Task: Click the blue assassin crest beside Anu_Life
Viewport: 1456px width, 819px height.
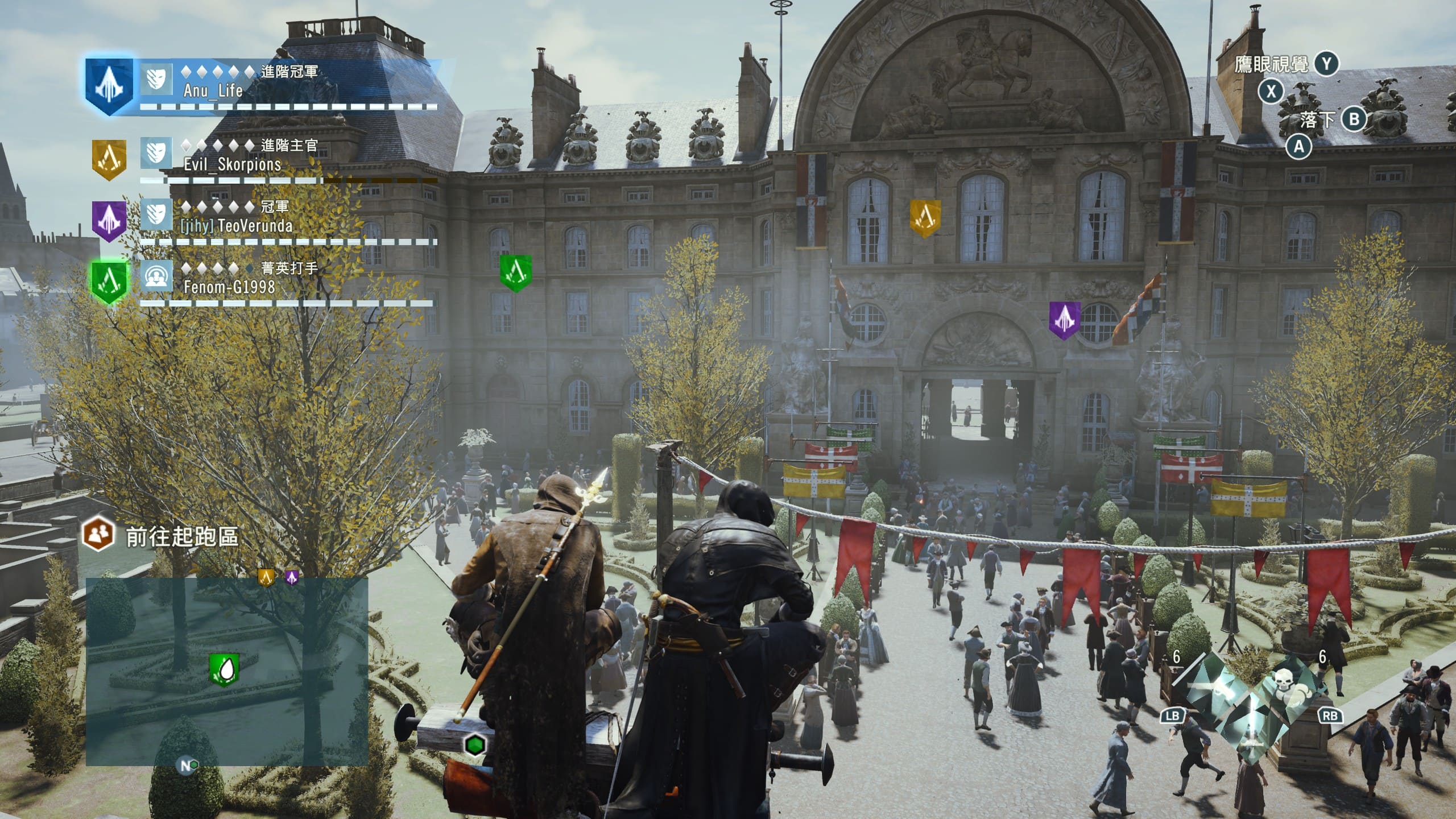Action: click(x=109, y=85)
